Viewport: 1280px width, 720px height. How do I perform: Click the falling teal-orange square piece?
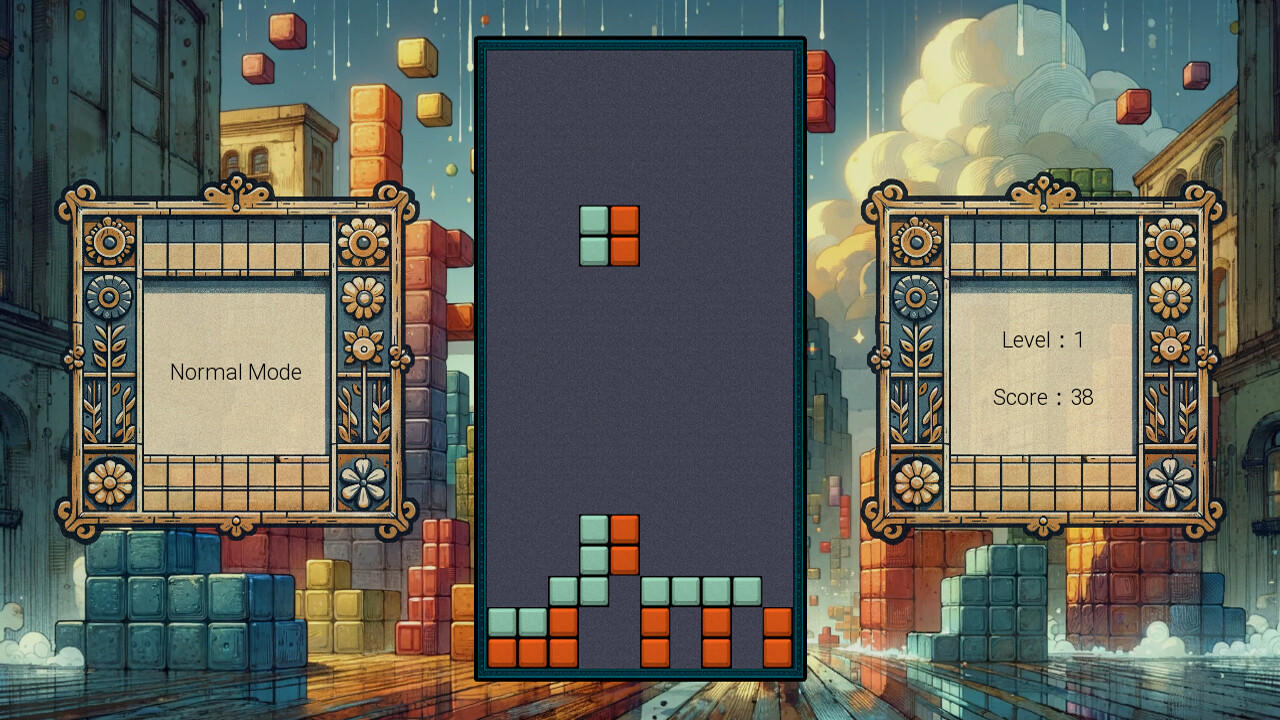[609, 235]
